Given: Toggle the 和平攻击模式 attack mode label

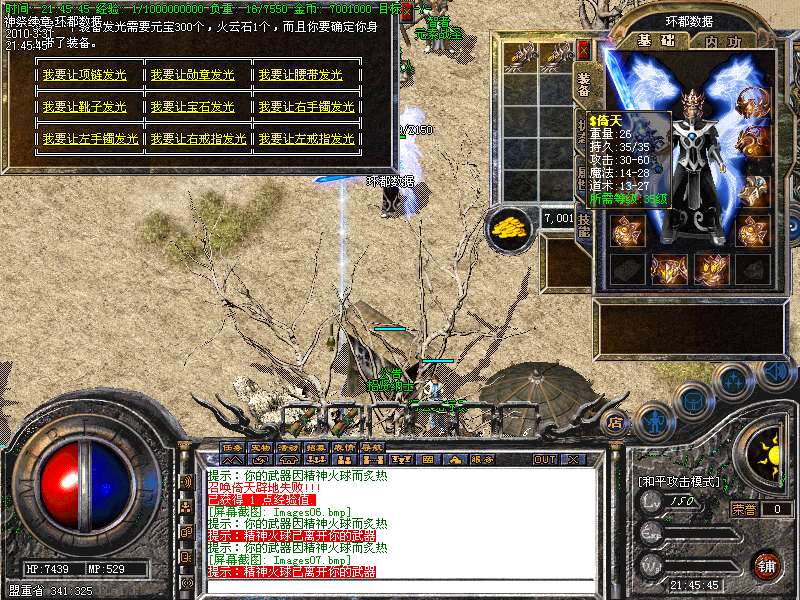Looking at the screenshot, I should coord(680,481).
